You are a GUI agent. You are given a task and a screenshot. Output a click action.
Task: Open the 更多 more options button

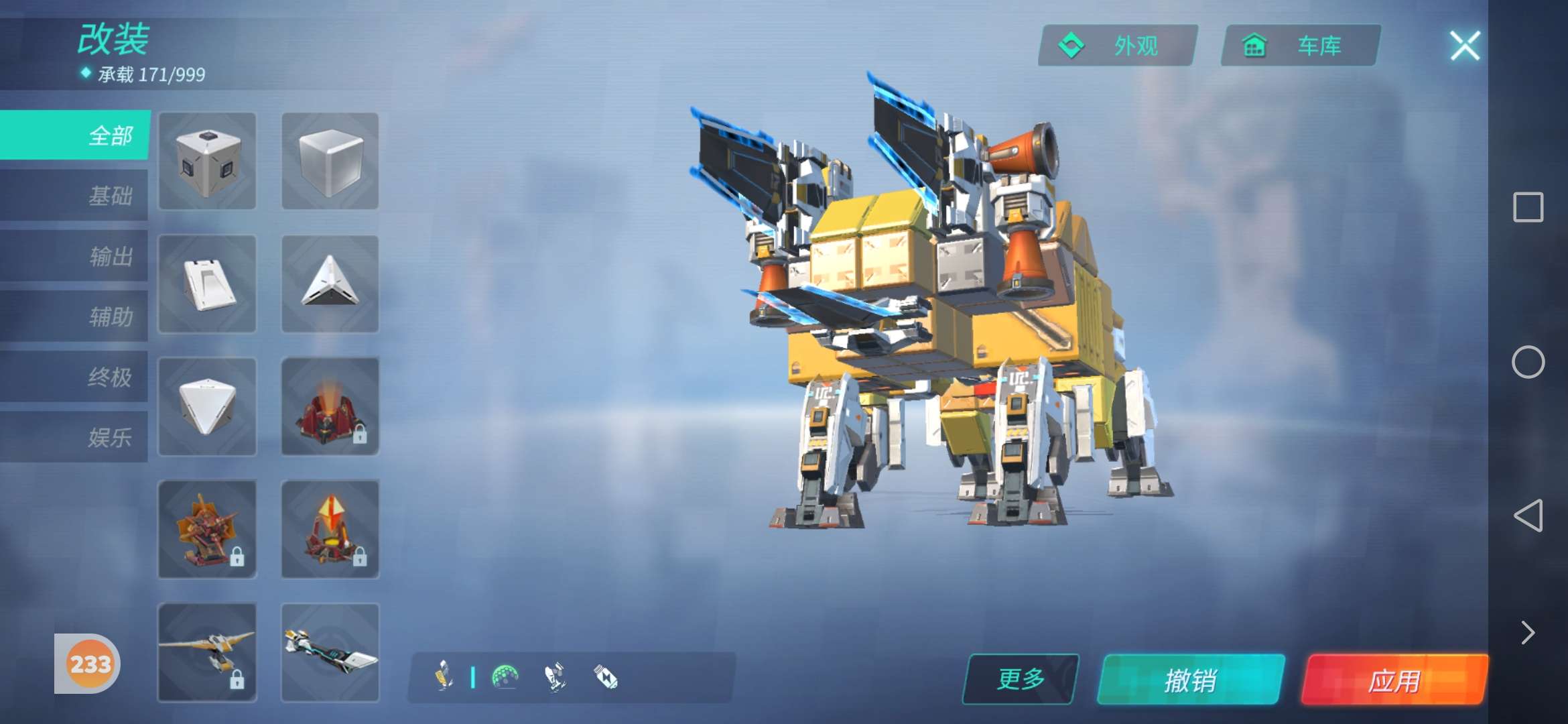[1021, 679]
